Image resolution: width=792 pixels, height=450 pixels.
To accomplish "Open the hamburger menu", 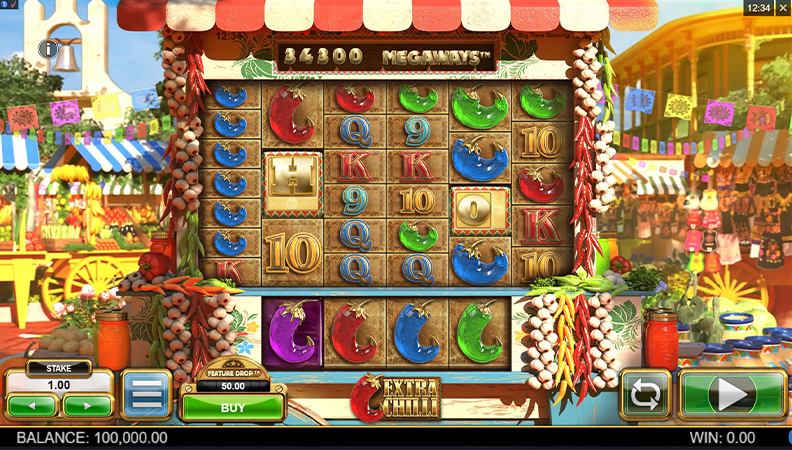I will coord(146,395).
